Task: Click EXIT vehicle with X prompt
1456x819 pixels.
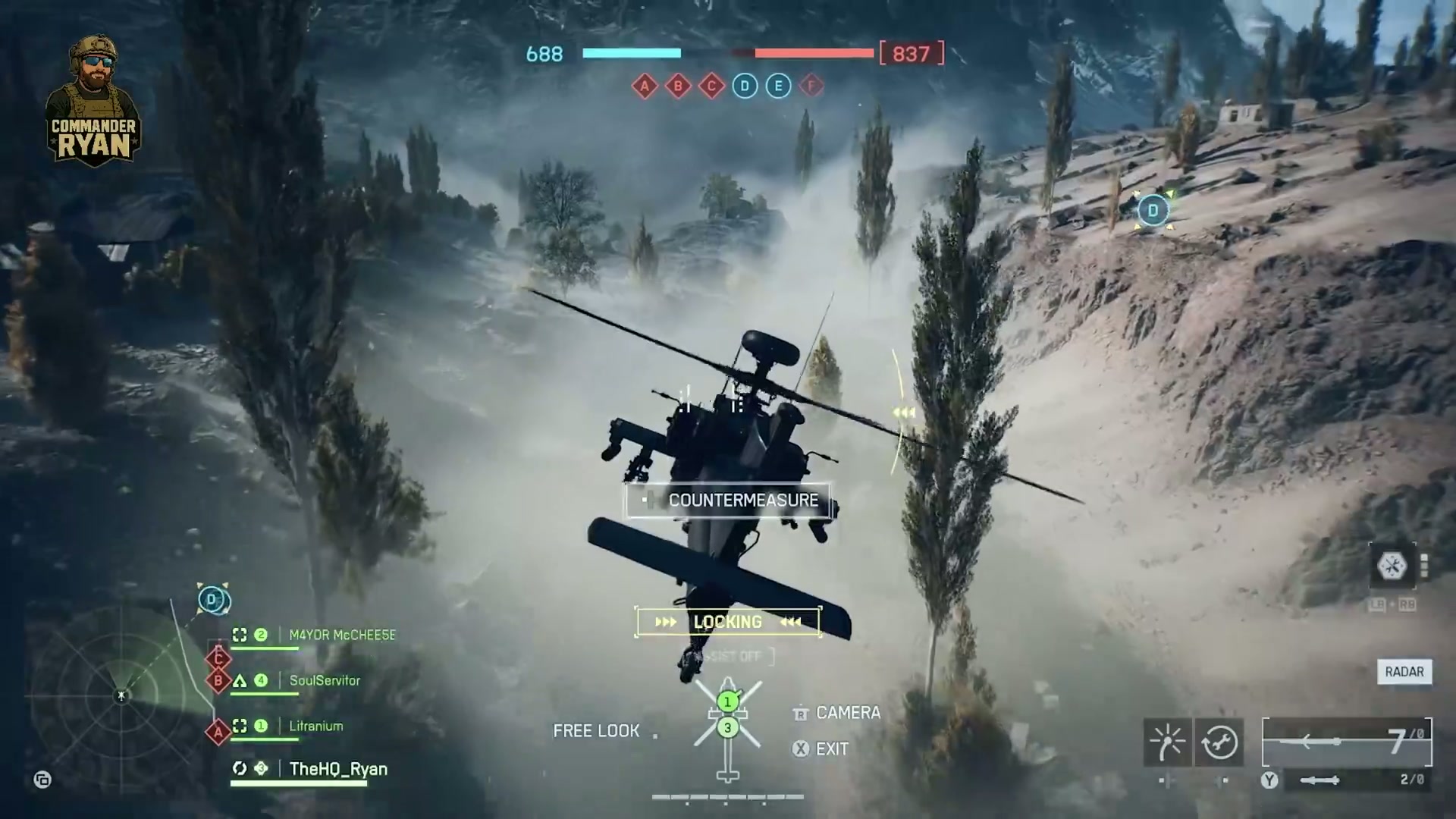Action: point(801,749)
